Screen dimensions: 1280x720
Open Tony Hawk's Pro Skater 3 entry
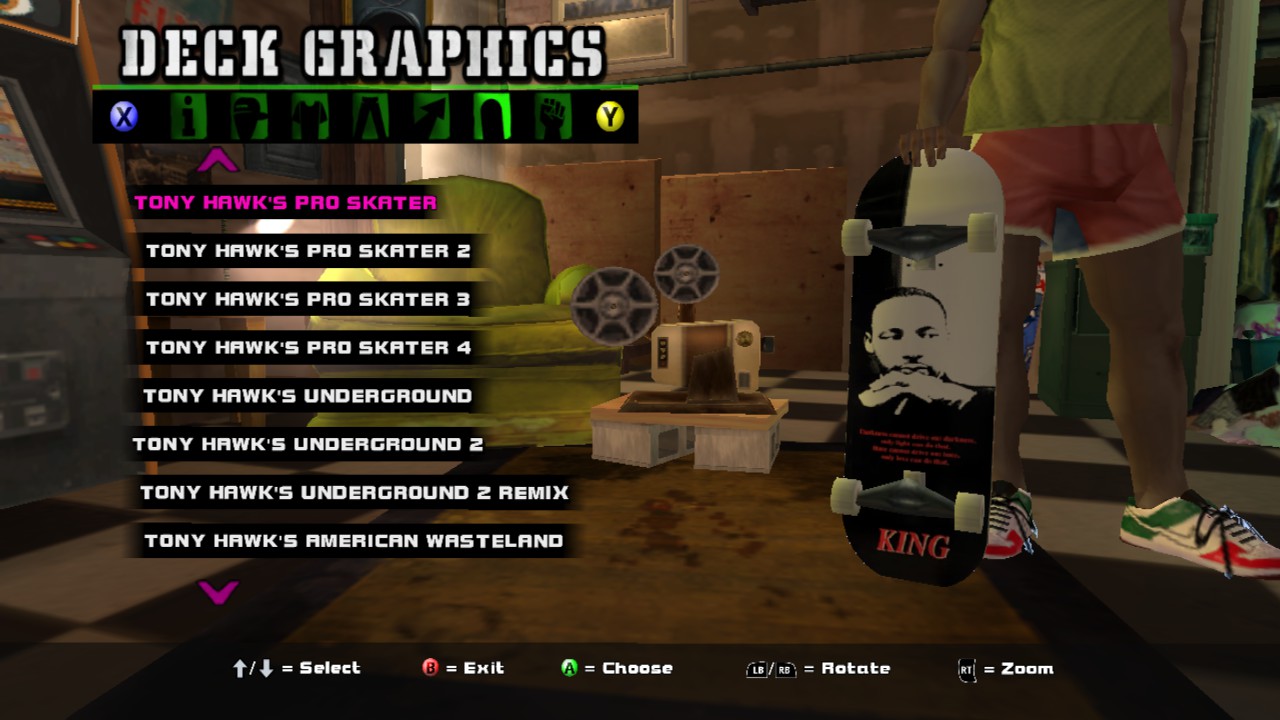pyautogui.click(x=308, y=299)
